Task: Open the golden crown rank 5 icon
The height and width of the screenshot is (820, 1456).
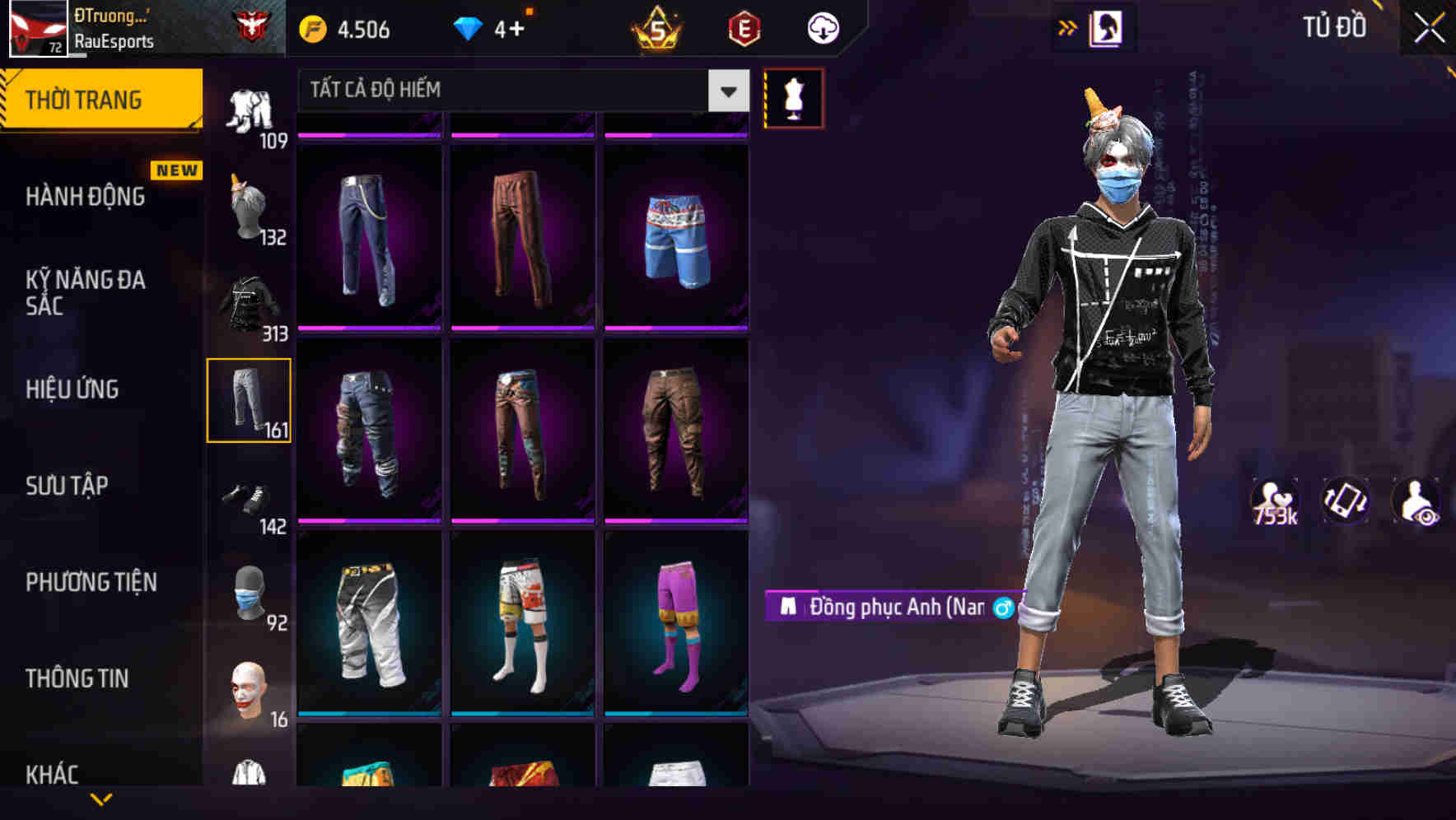Action: (653, 28)
